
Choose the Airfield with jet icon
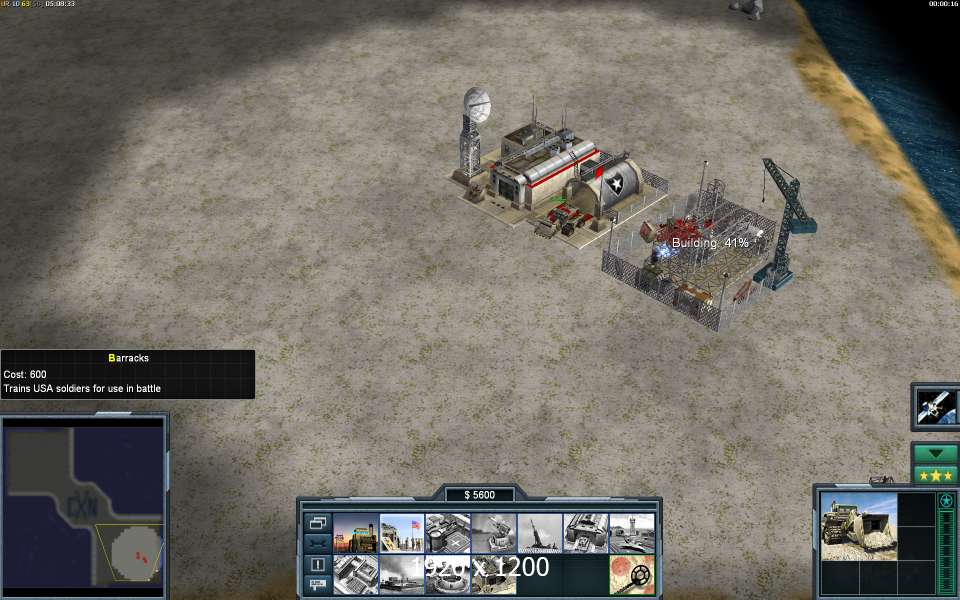pos(632,533)
